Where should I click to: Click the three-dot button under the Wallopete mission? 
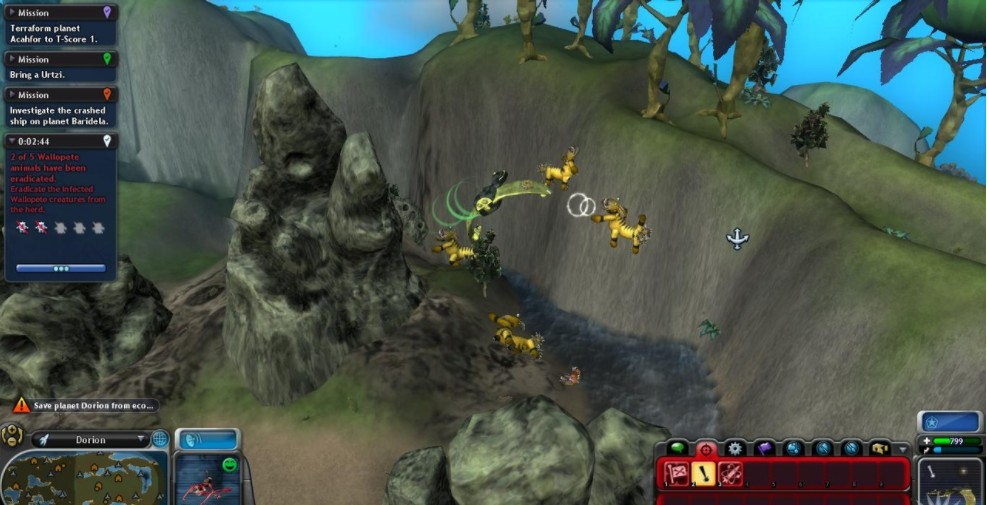61,268
